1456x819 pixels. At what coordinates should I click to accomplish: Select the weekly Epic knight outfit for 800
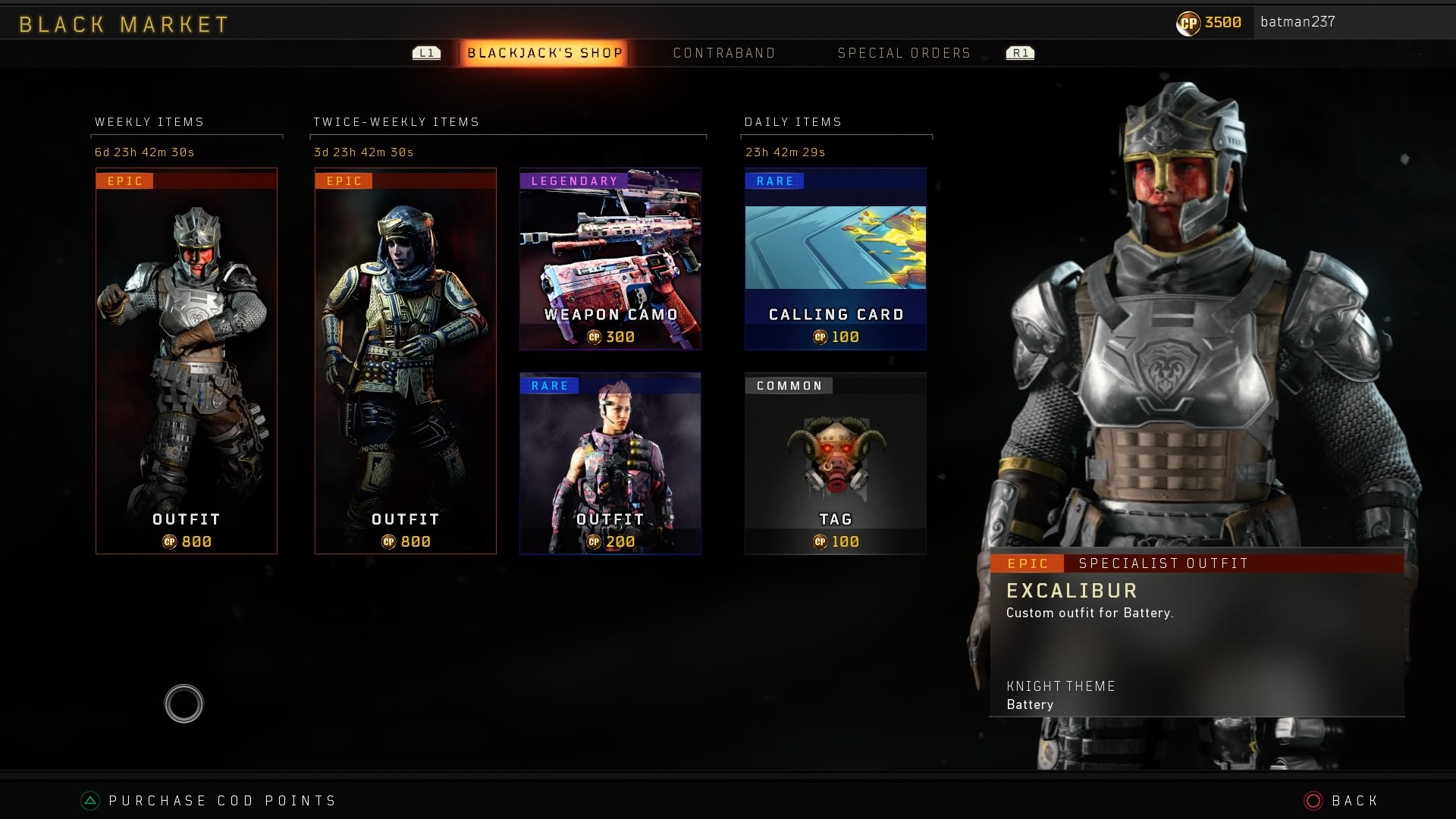pyautogui.click(x=187, y=361)
